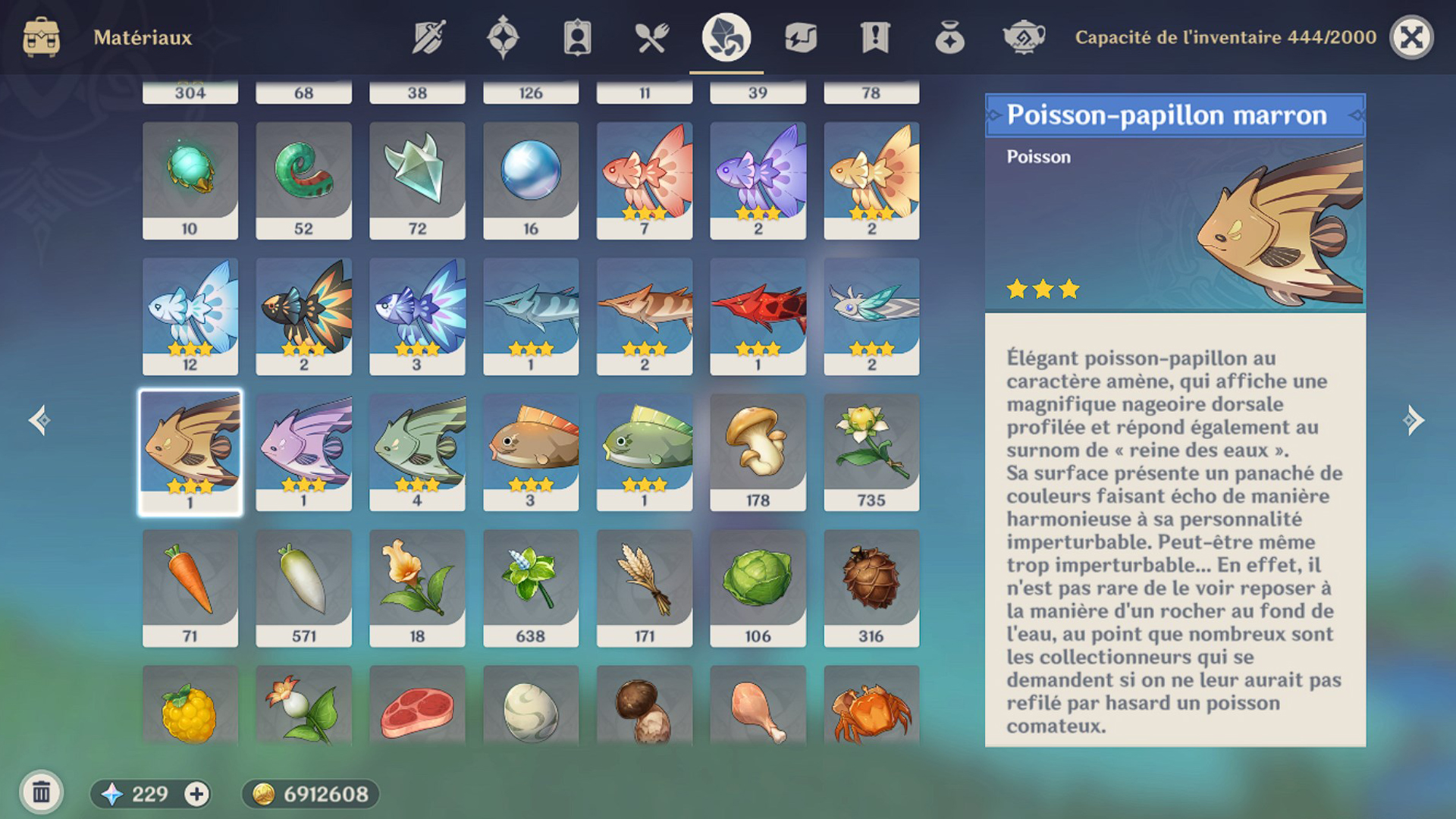The image size is (1456, 819).
Task: Go to previous page with left arrow
Action: point(40,420)
